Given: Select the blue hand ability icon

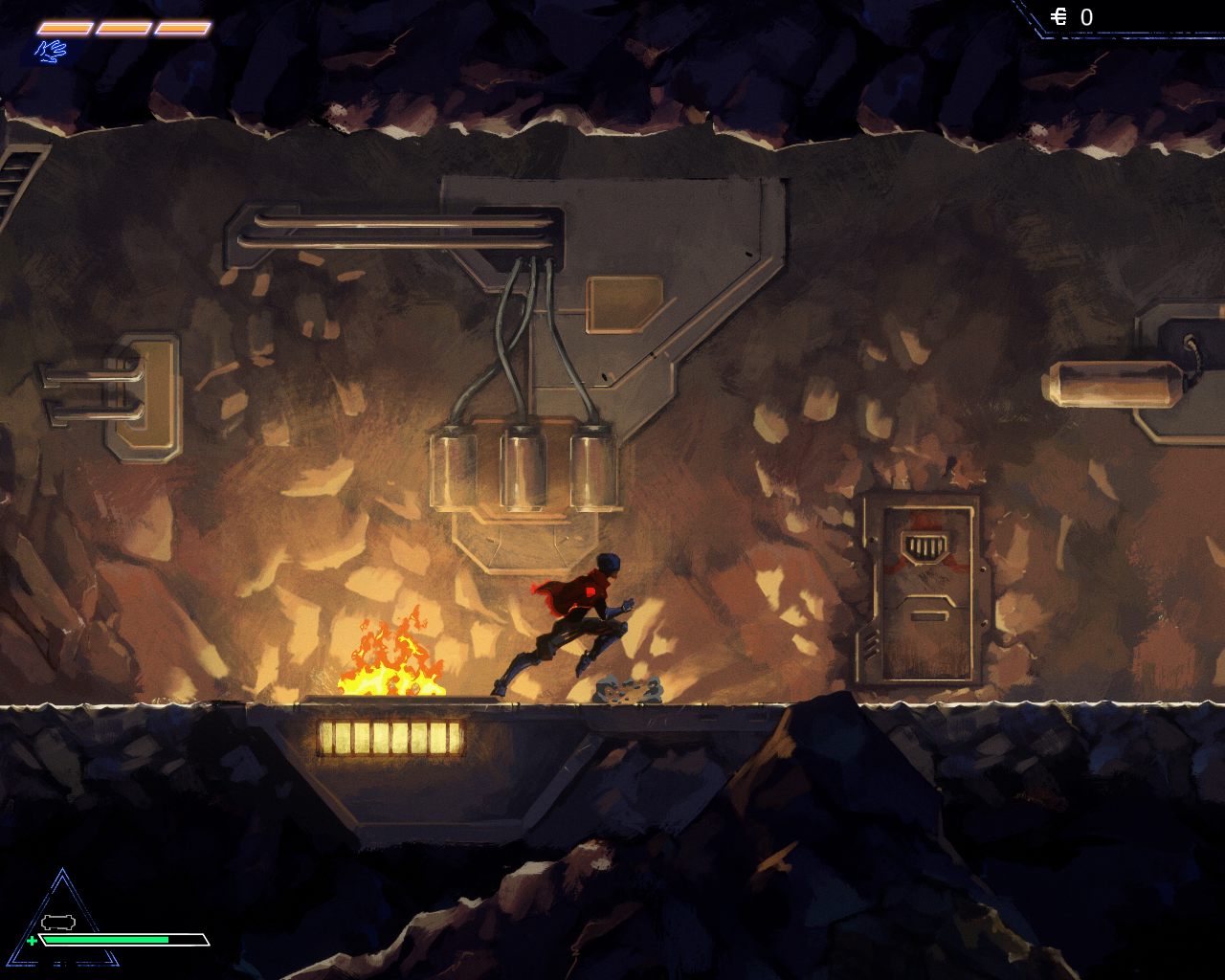Looking at the screenshot, I should pyautogui.click(x=51, y=51).
